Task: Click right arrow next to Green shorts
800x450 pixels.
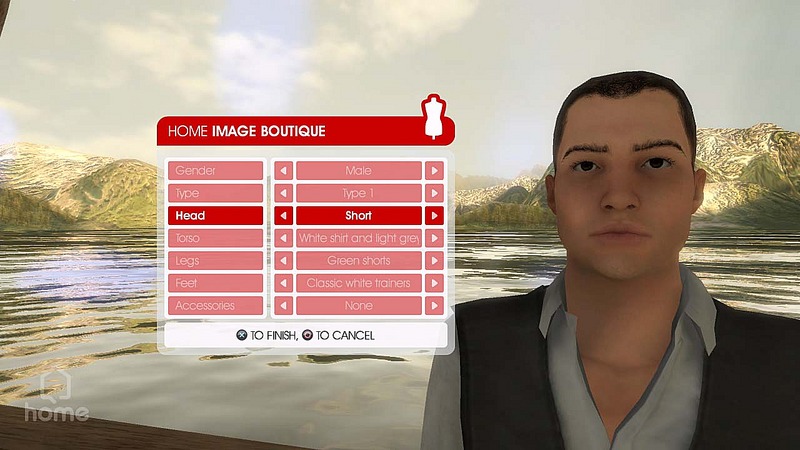Action: [x=434, y=261]
